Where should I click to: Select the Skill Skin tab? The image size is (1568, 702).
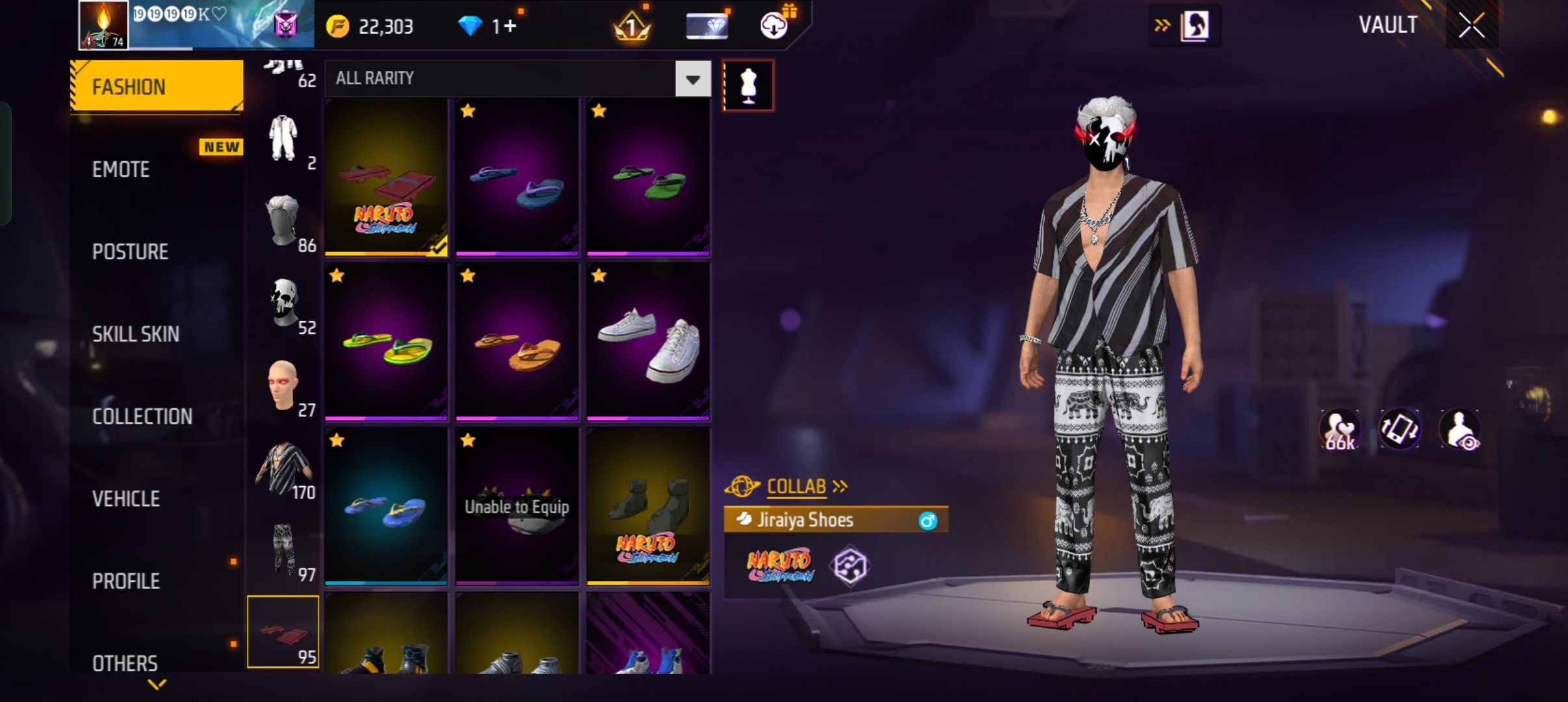coord(135,334)
